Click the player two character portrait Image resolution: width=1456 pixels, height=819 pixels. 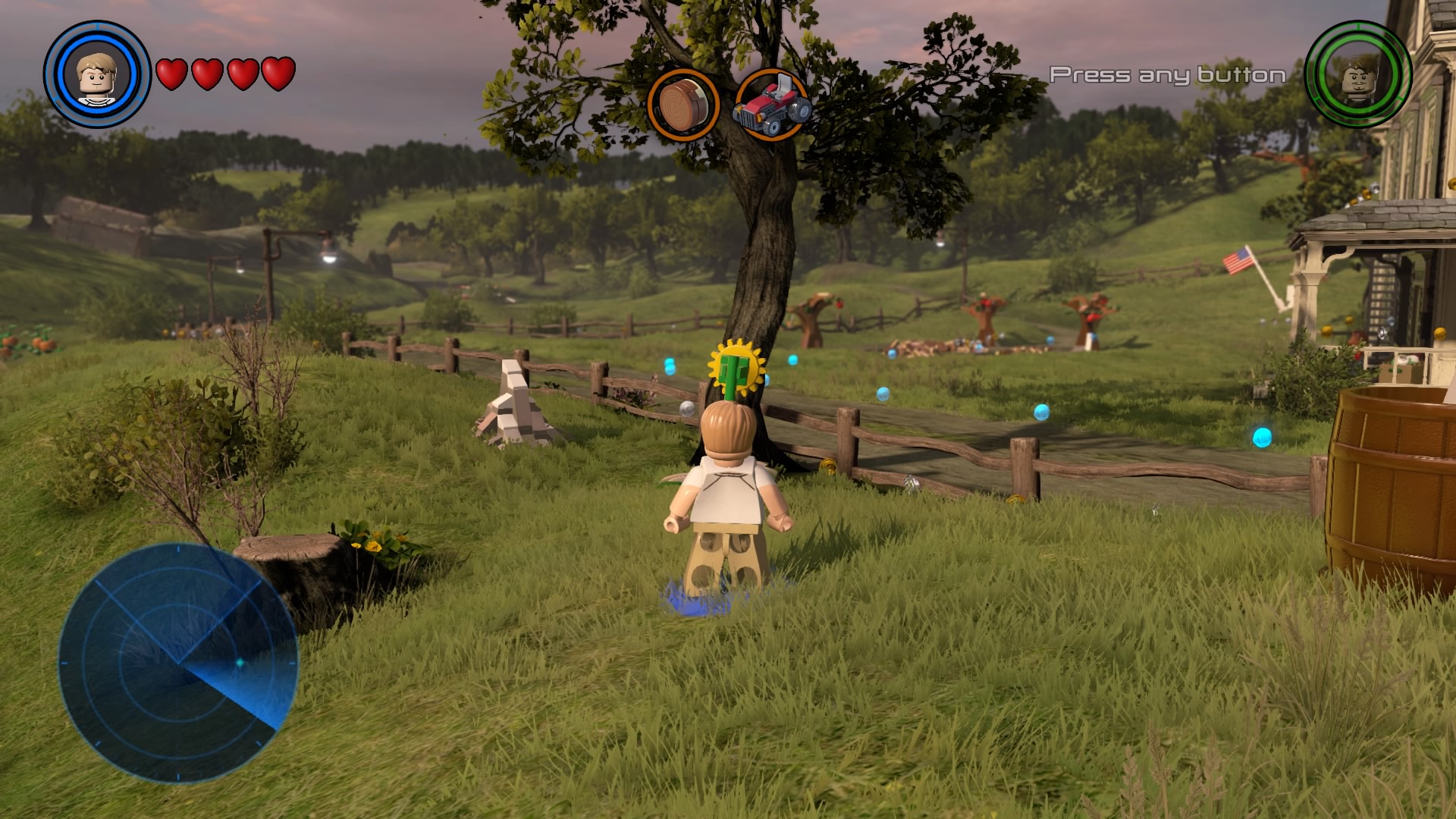pos(1358,74)
